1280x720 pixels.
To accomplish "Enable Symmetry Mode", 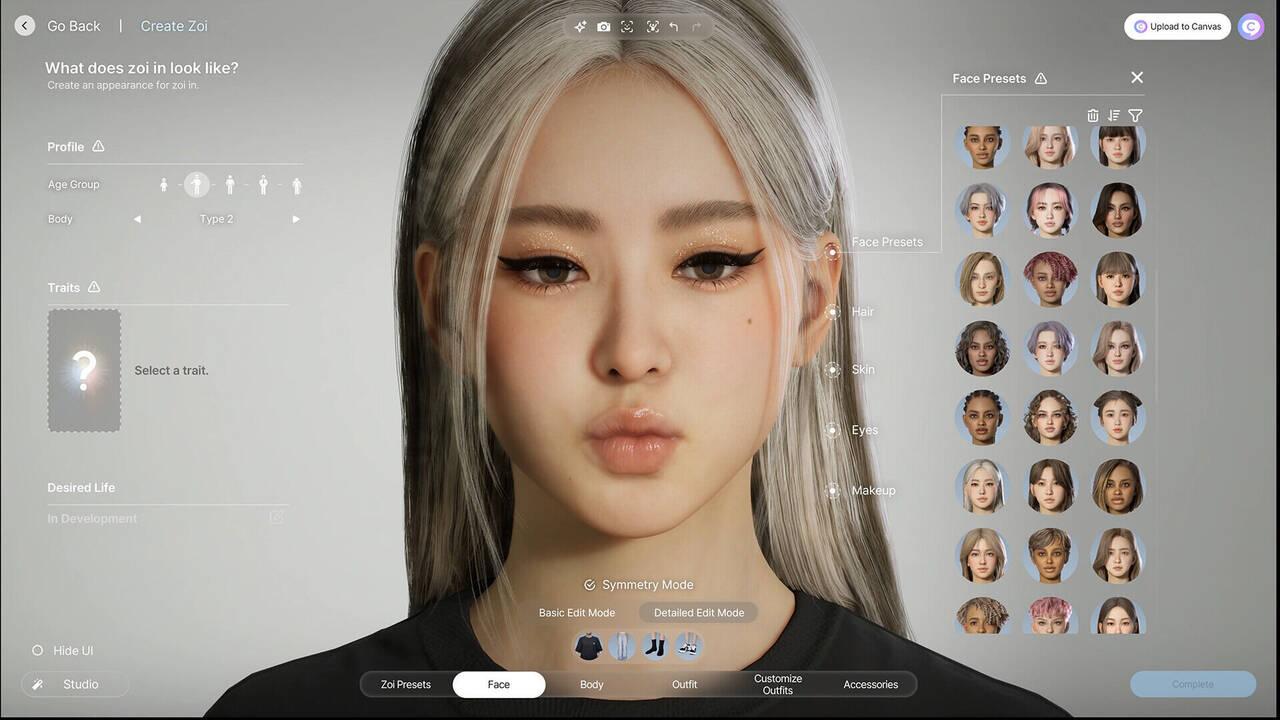I will click(638, 584).
